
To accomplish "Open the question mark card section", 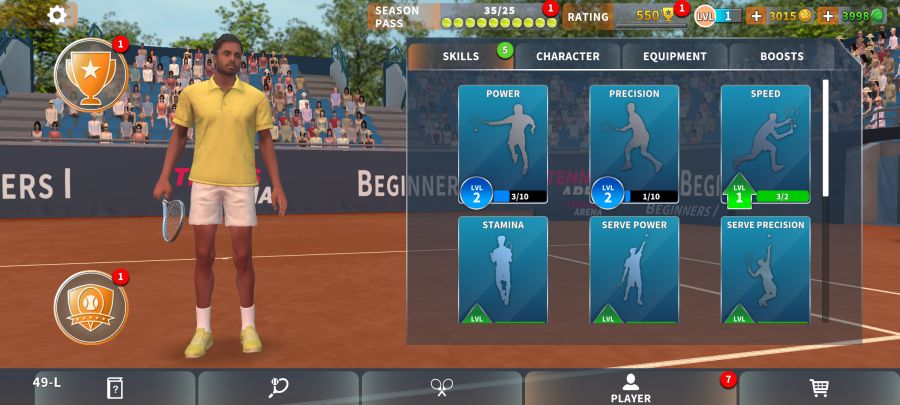I will (x=115, y=388).
